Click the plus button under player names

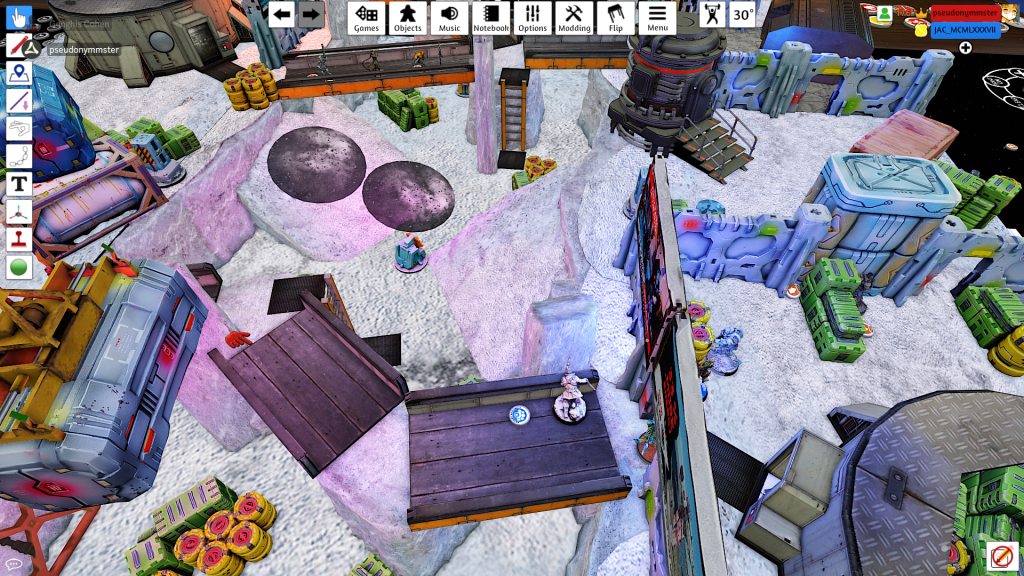[965, 47]
